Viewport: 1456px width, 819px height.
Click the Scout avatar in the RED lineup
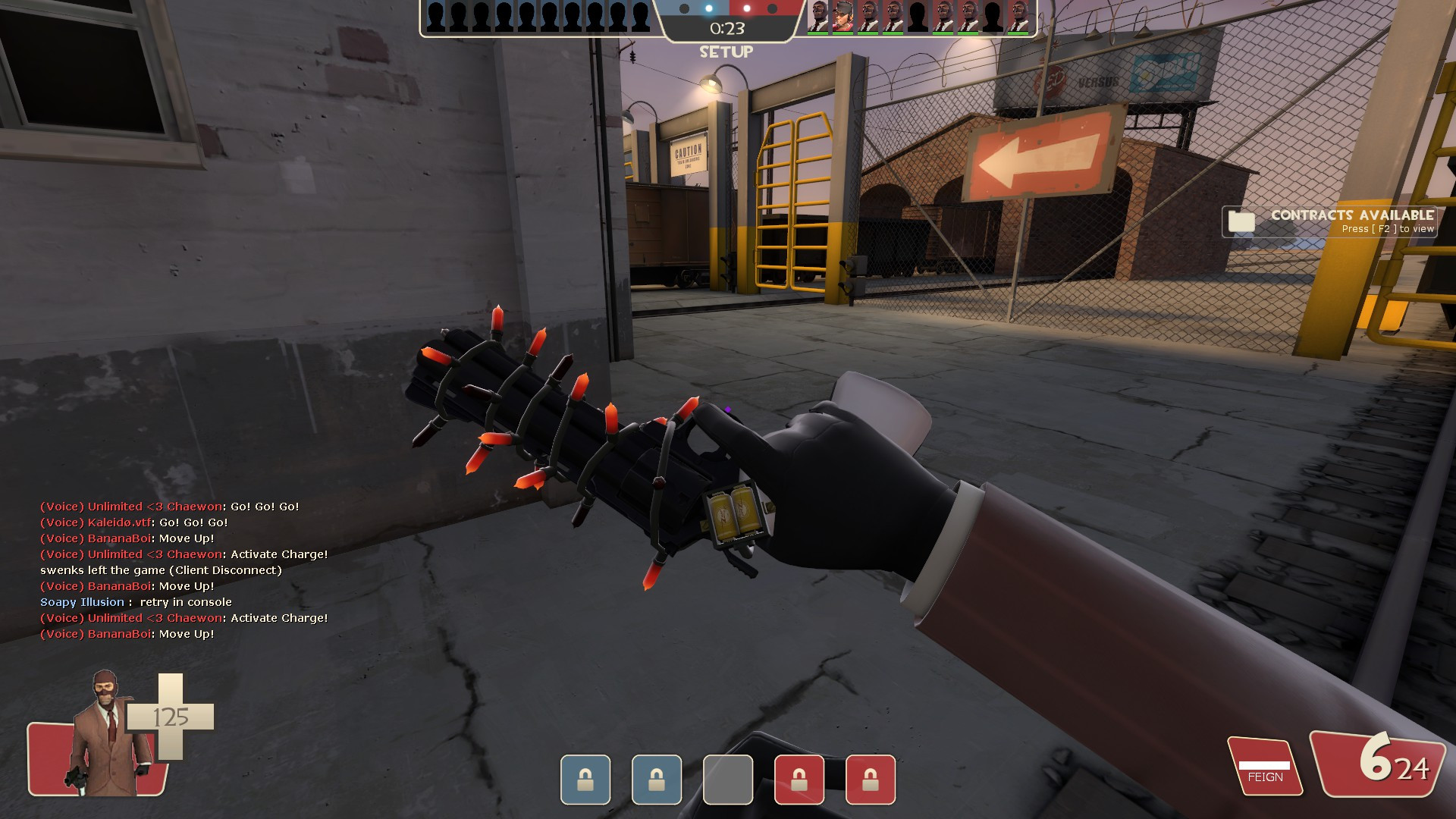(x=842, y=15)
